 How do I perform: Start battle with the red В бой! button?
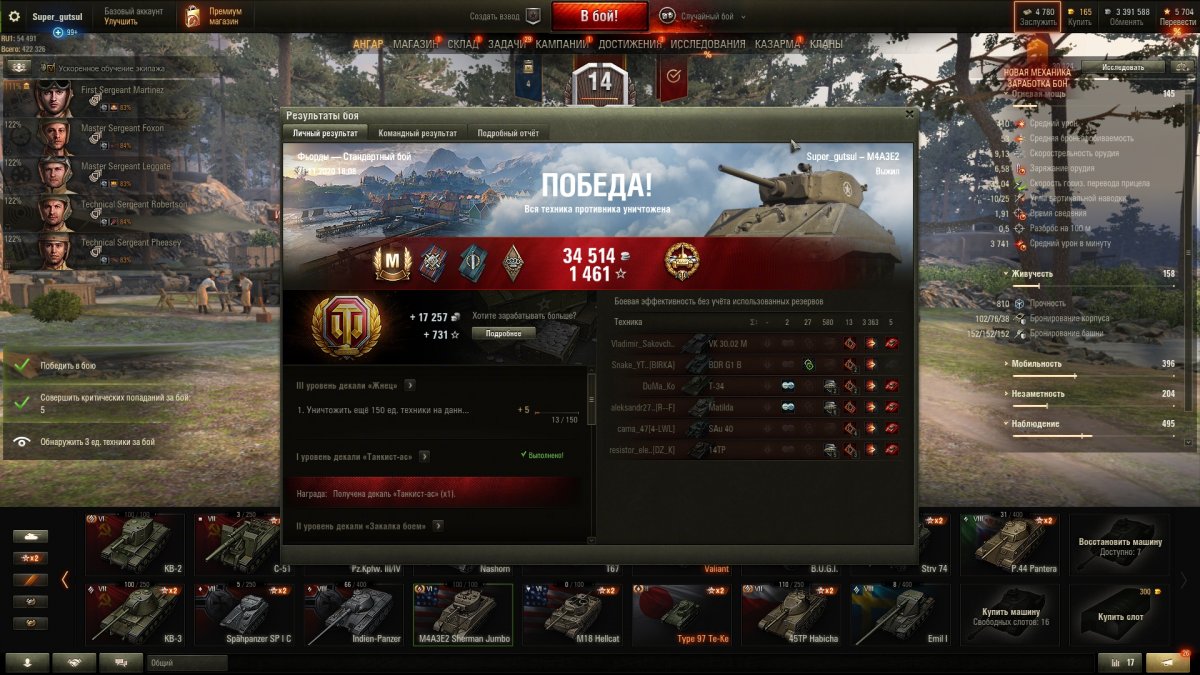coord(600,16)
